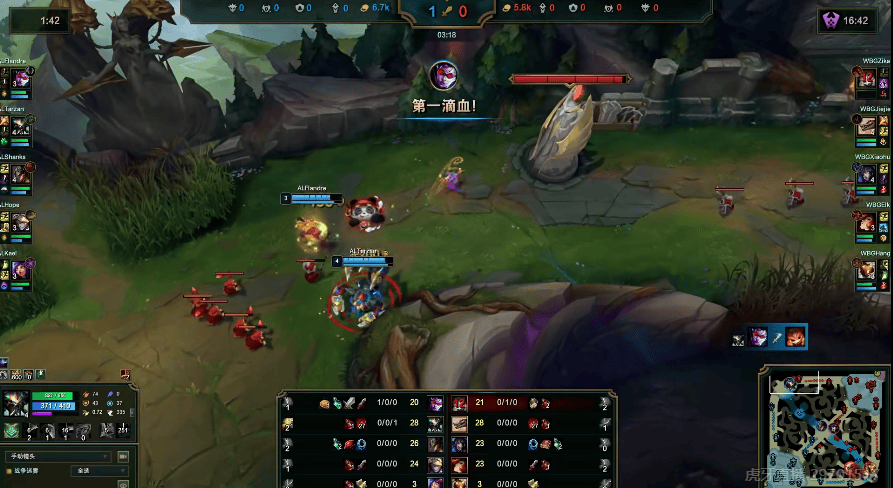Select WBG Elk's champion portrait
This screenshot has width=893, height=488.
click(867, 222)
